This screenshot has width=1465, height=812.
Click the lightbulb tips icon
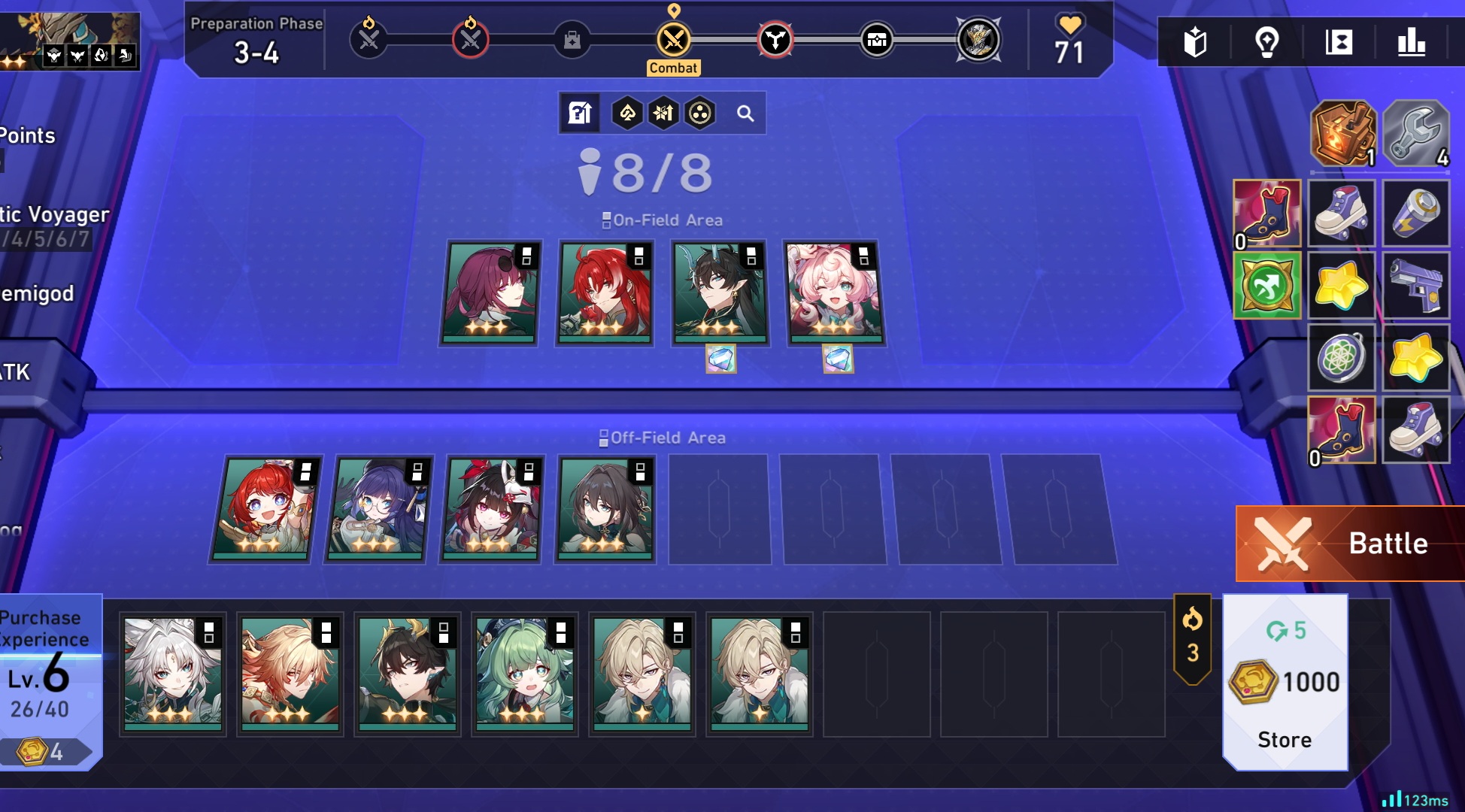click(x=1267, y=43)
